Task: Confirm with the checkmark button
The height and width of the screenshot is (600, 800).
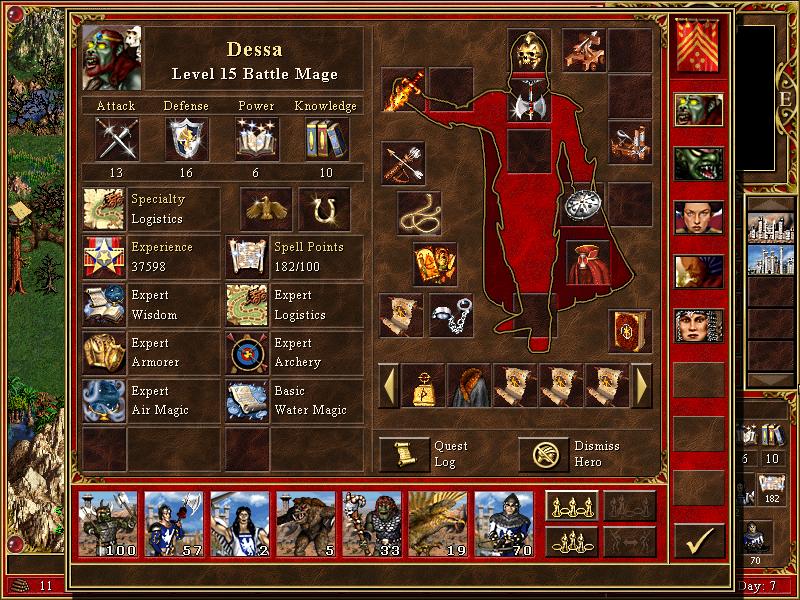Action: pos(699,541)
